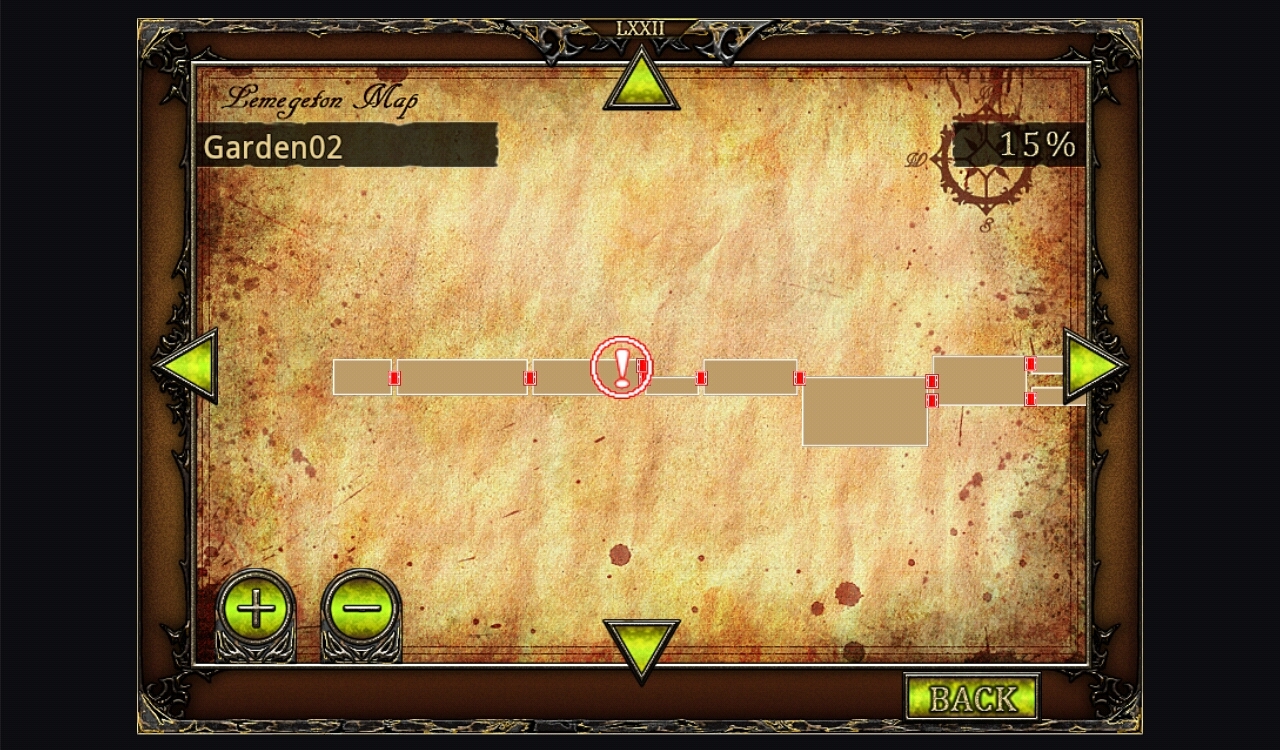The width and height of the screenshot is (1280, 750).
Task: Zoom in with the green plus button
Action: pos(255,608)
